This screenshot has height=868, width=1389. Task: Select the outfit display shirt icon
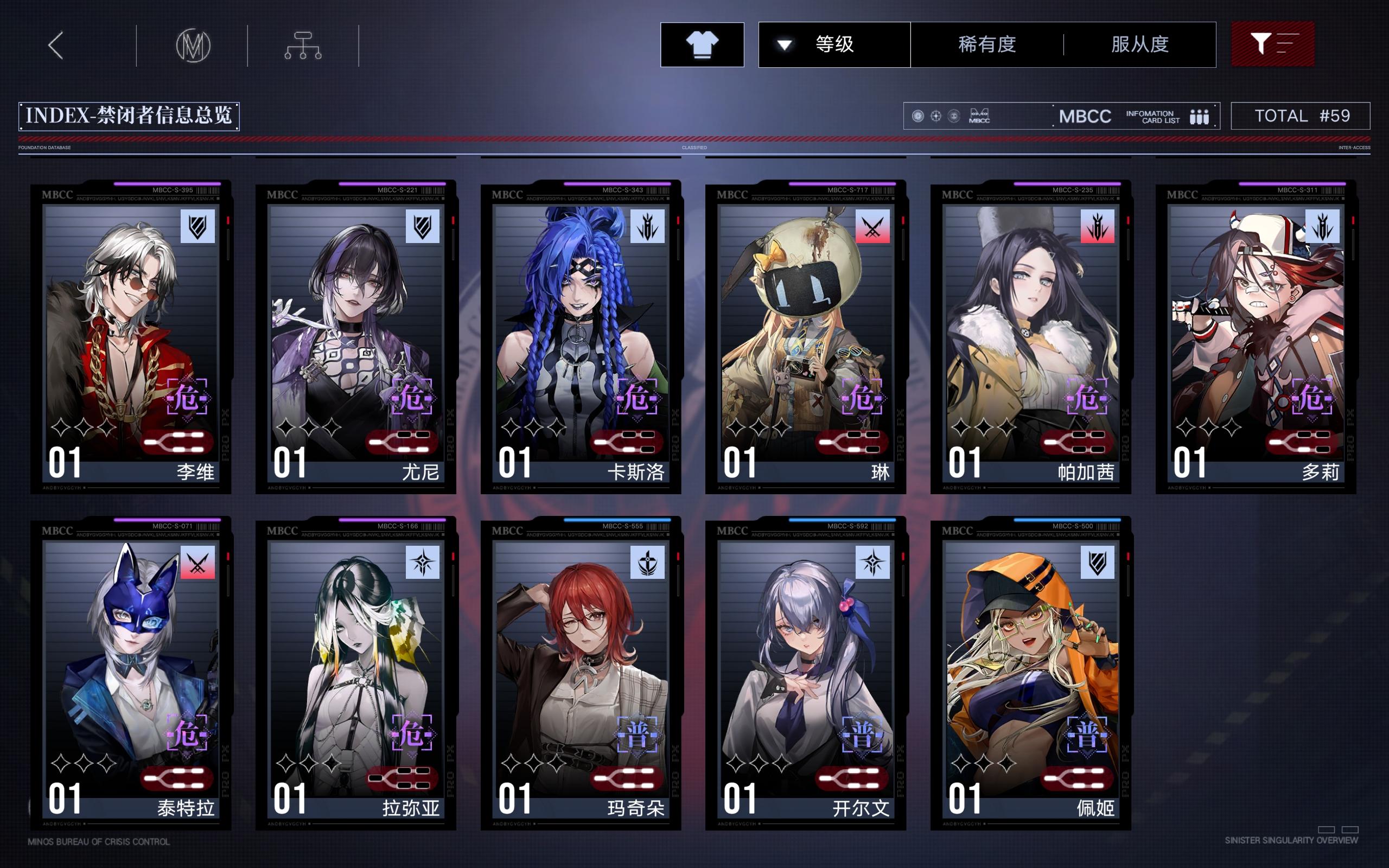[703, 44]
